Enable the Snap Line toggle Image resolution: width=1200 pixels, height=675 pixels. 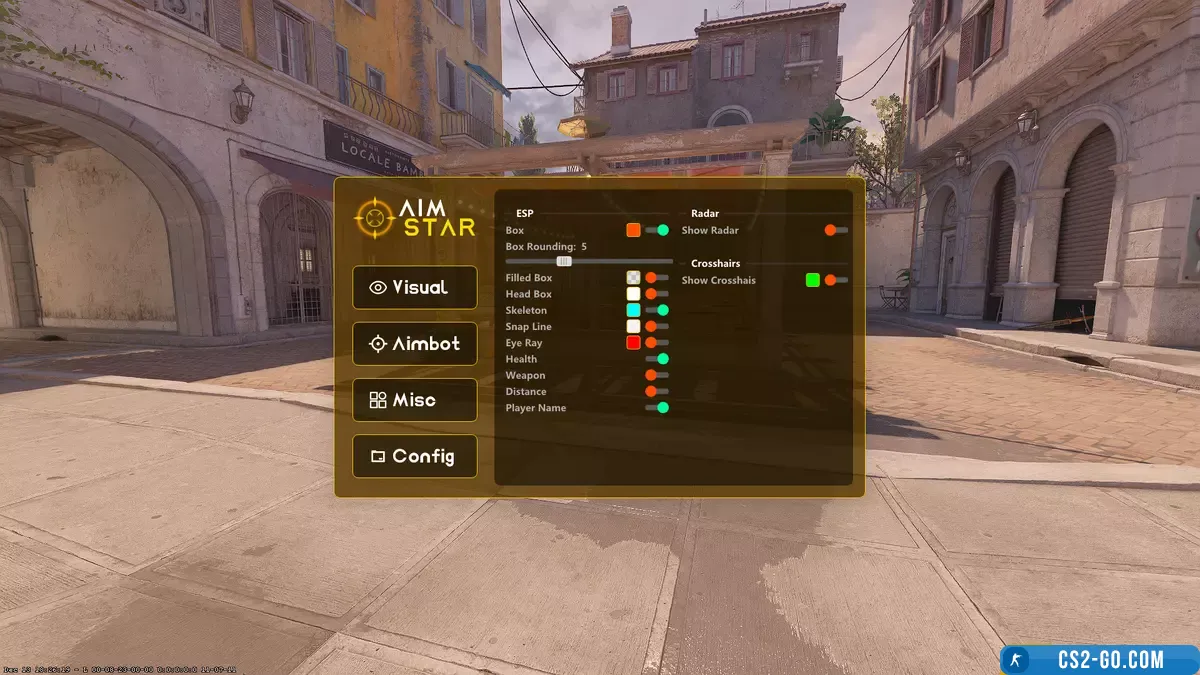coord(657,326)
